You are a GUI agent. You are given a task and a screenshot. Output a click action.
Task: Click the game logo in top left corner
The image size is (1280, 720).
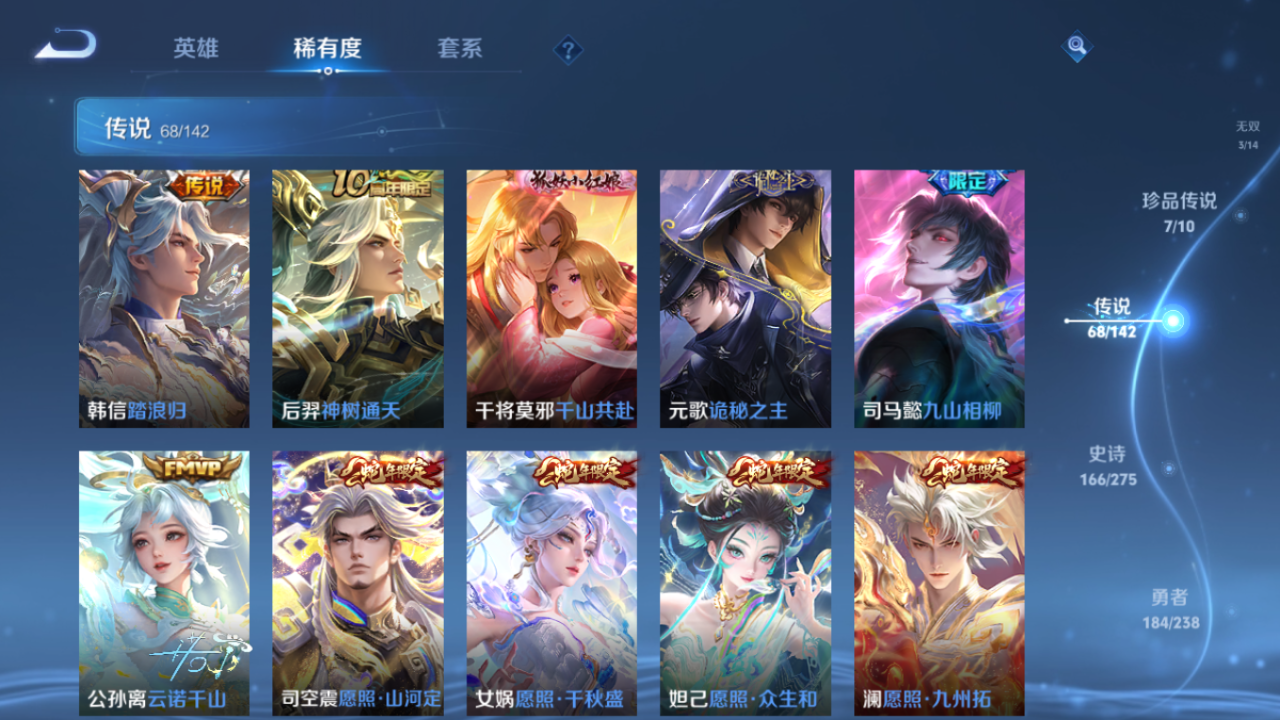62,42
